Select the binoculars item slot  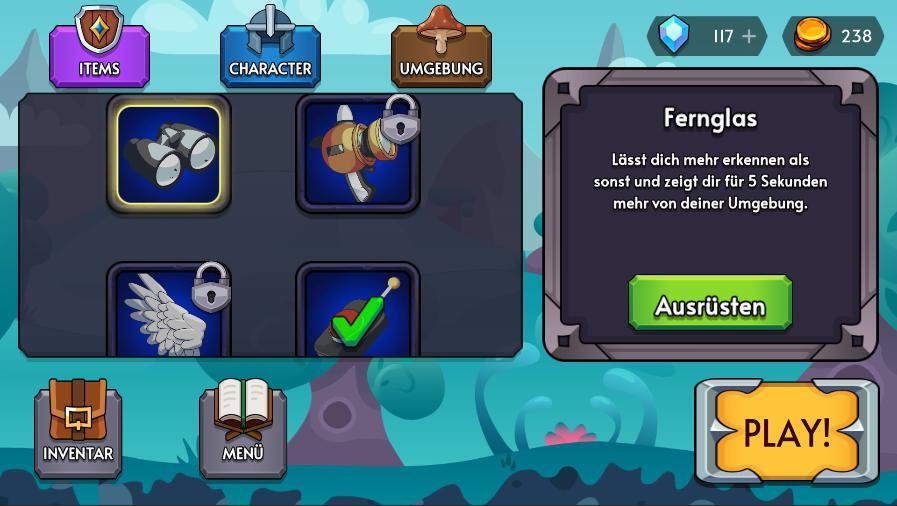(x=169, y=154)
